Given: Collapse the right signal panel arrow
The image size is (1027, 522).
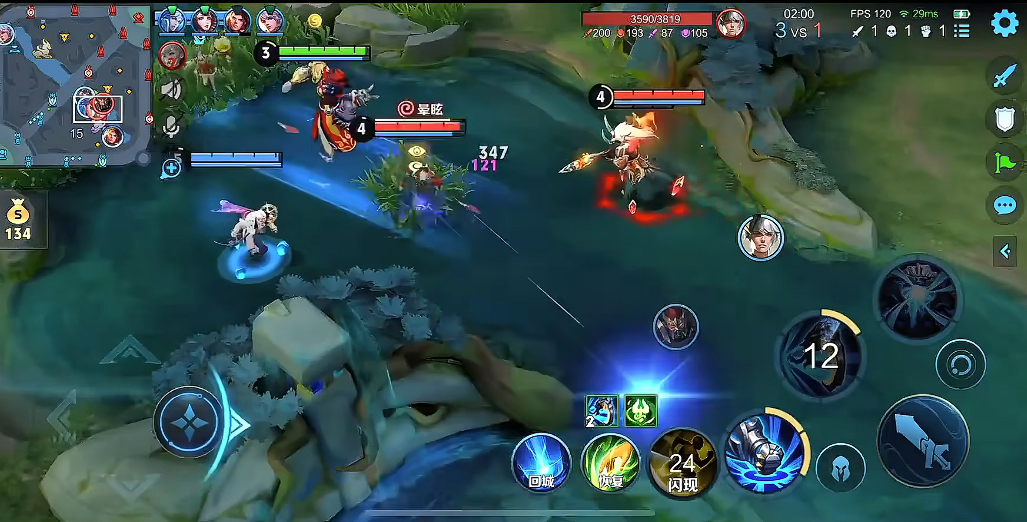Looking at the screenshot, I should click(x=1005, y=251).
